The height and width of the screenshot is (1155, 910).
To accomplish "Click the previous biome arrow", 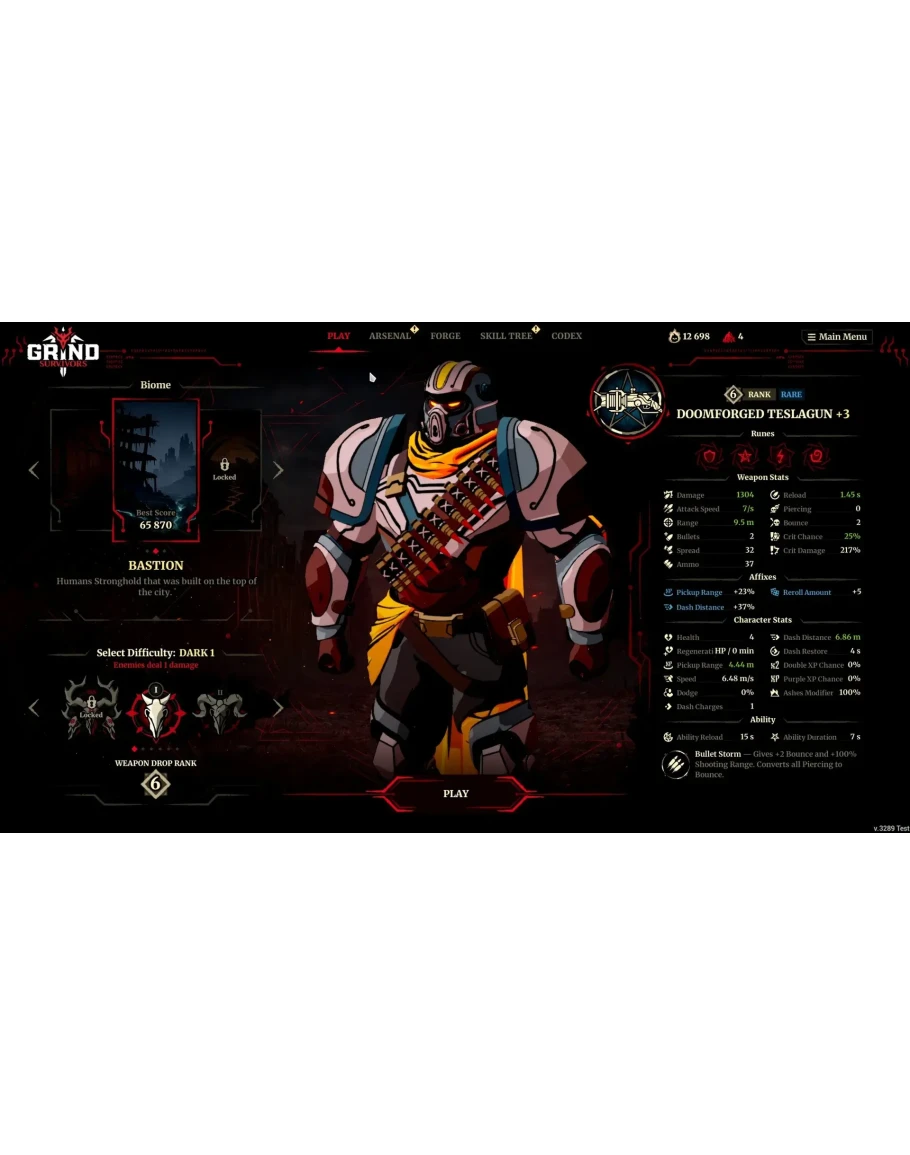I will [34, 470].
